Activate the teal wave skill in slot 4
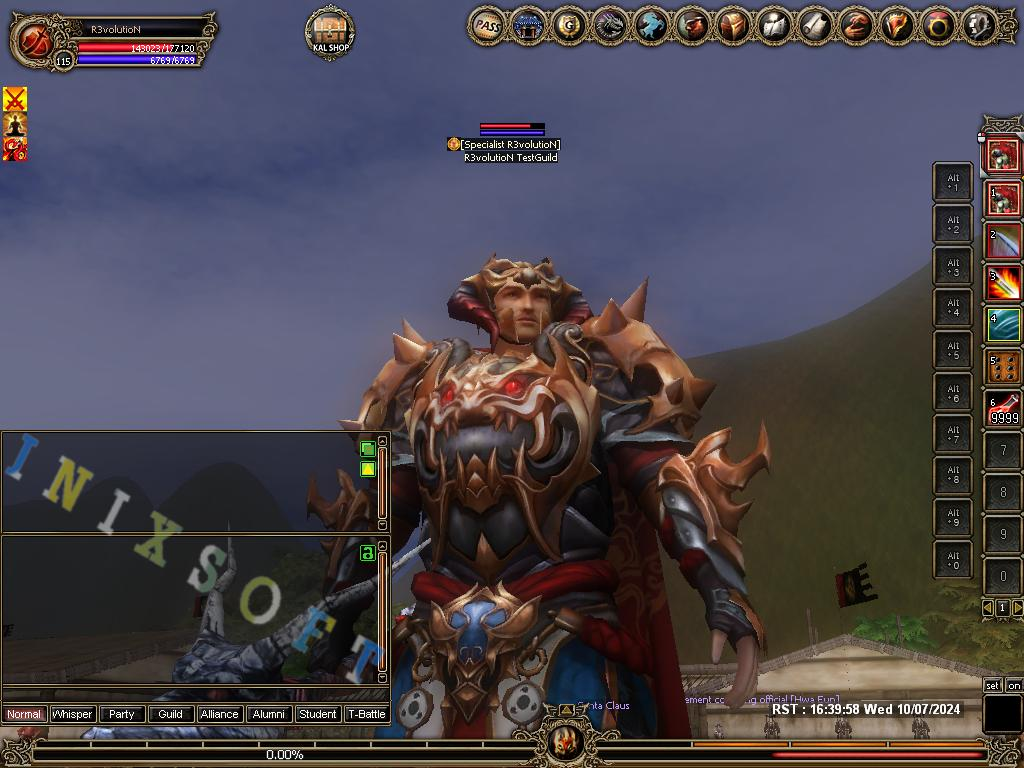Viewport: 1024px width, 768px height. 1004,325
